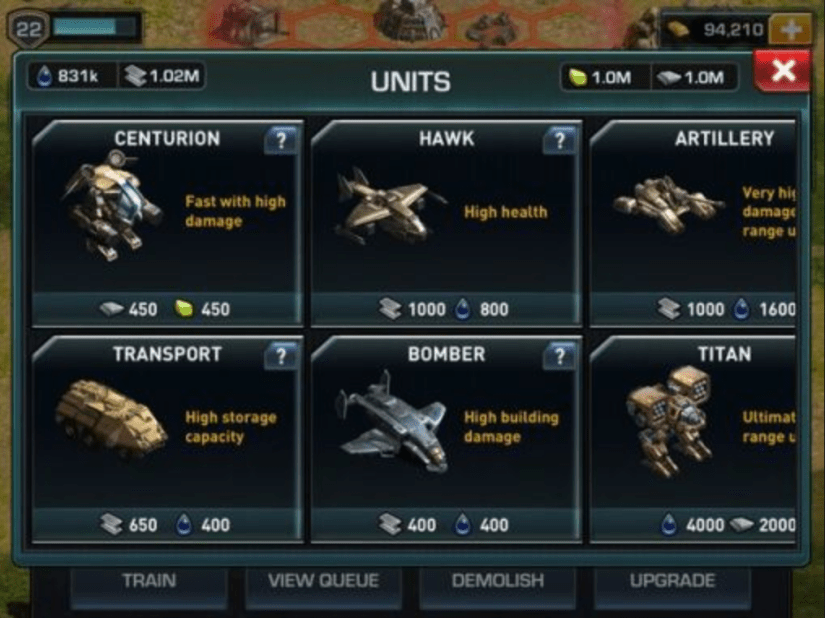Open the View Queue button
Image resolution: width=825 pixels, height=618 pixels.
point(322,582)
